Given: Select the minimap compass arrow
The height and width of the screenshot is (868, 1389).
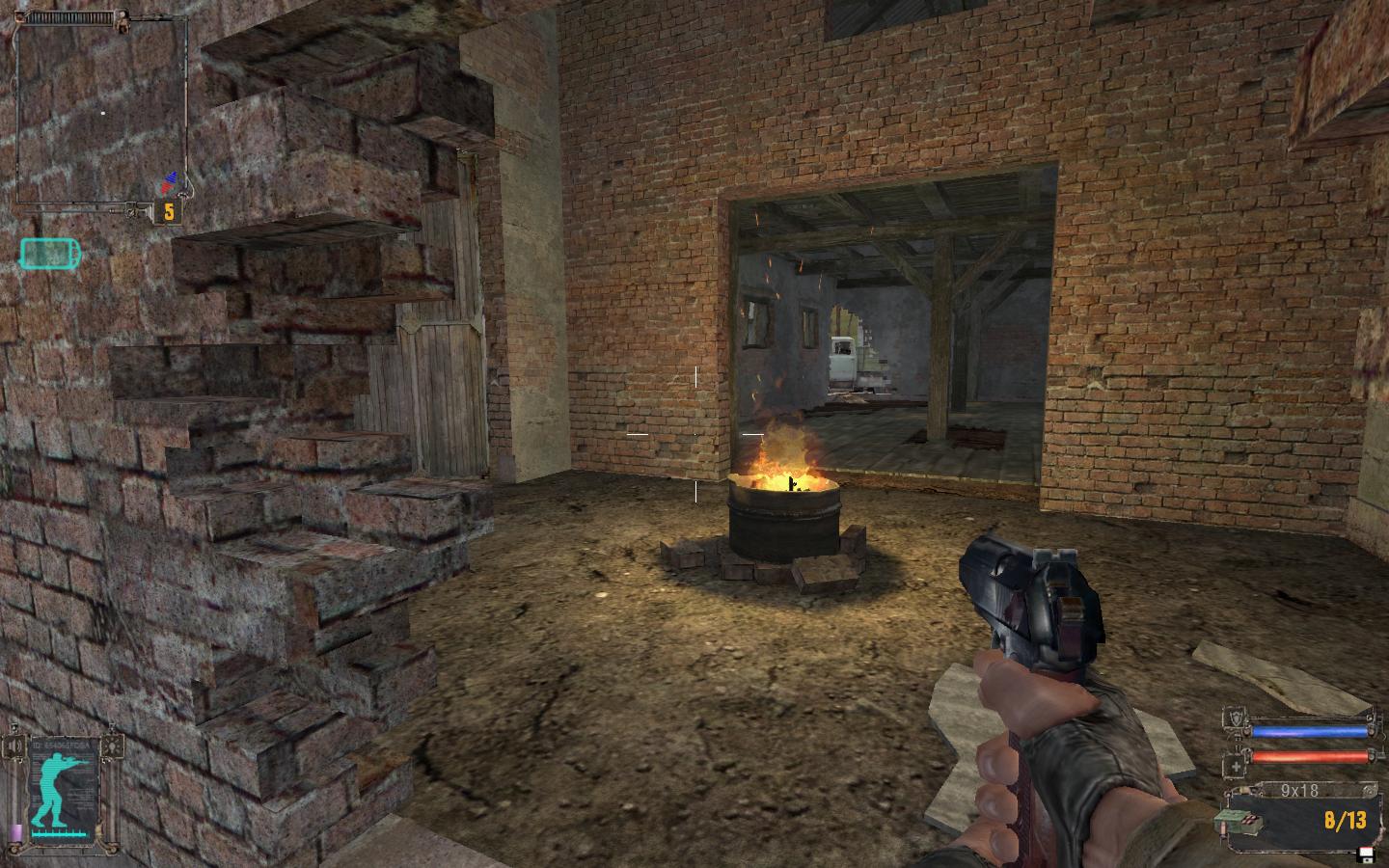Looking at the screenshot, I should [172, 182].
